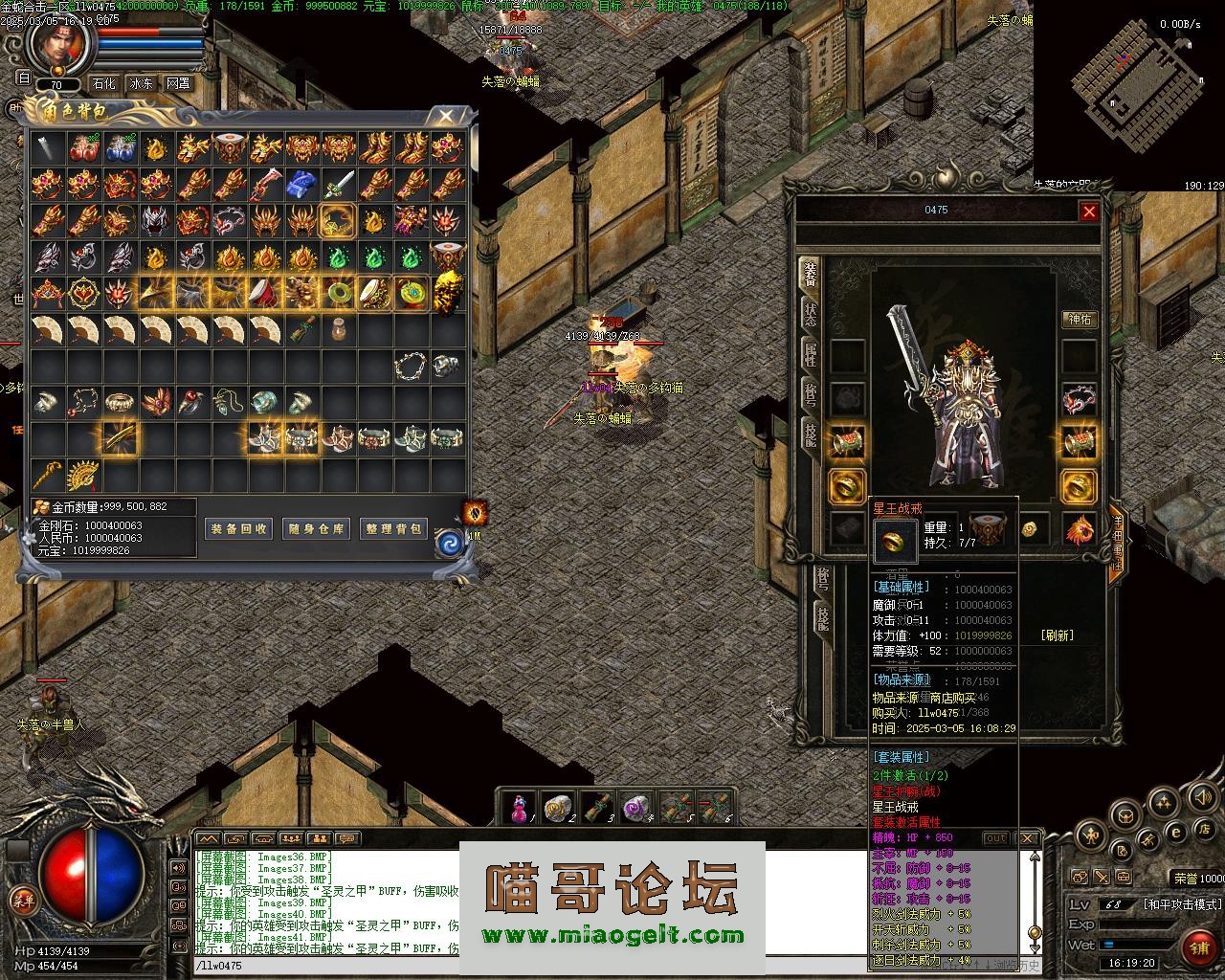The height and width of the screenshot is (980, 1225).
Task: Toggle the 石化 petrify button
Action: click(x=103, y=83)
